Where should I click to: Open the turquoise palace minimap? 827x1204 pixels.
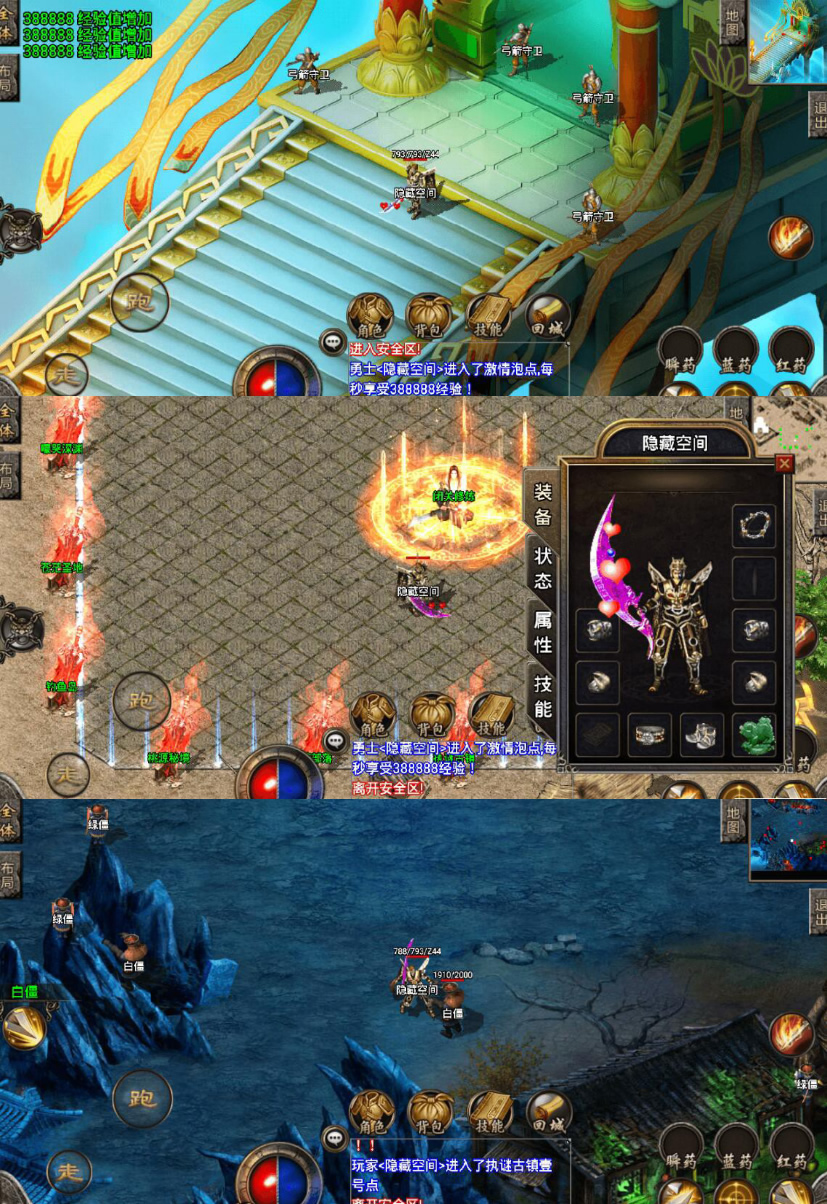click(x=788, y=40)
